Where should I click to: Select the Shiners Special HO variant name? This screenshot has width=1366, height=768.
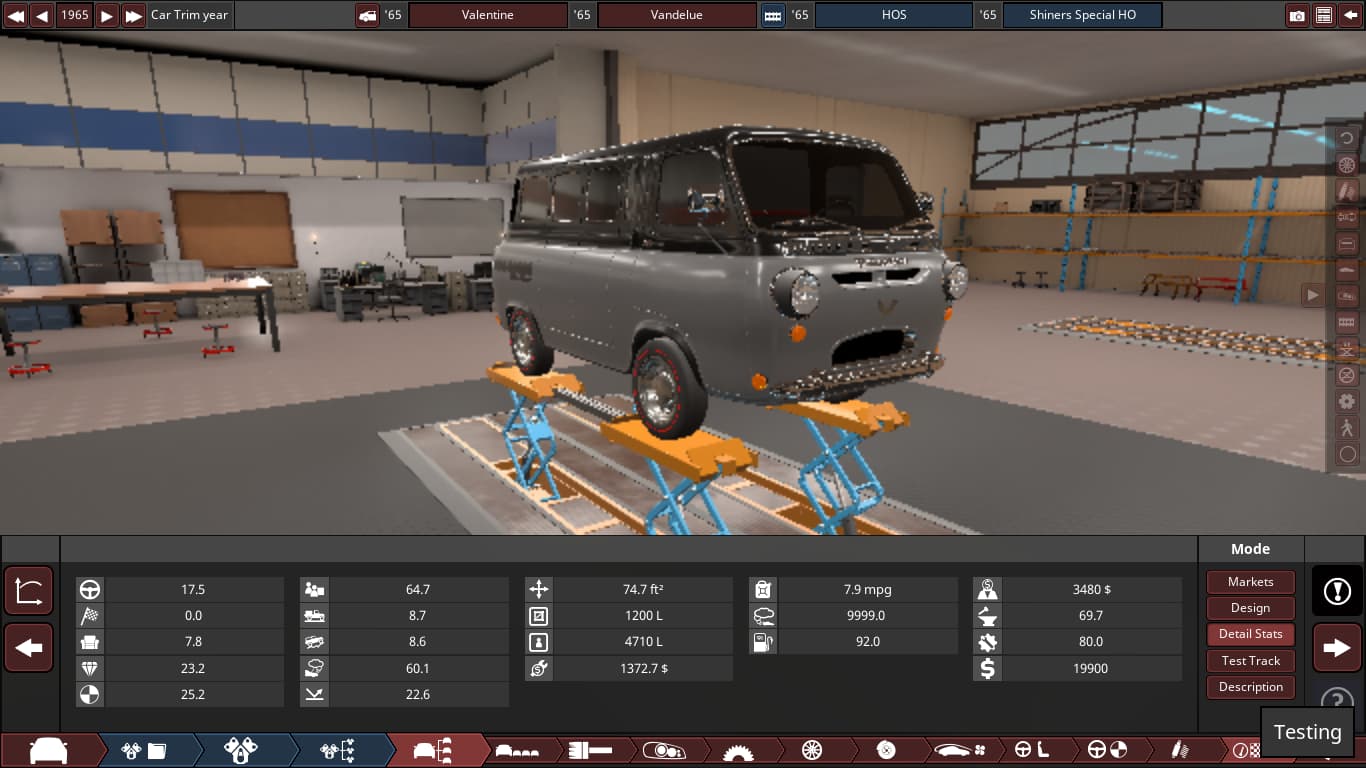point(1082,15)
